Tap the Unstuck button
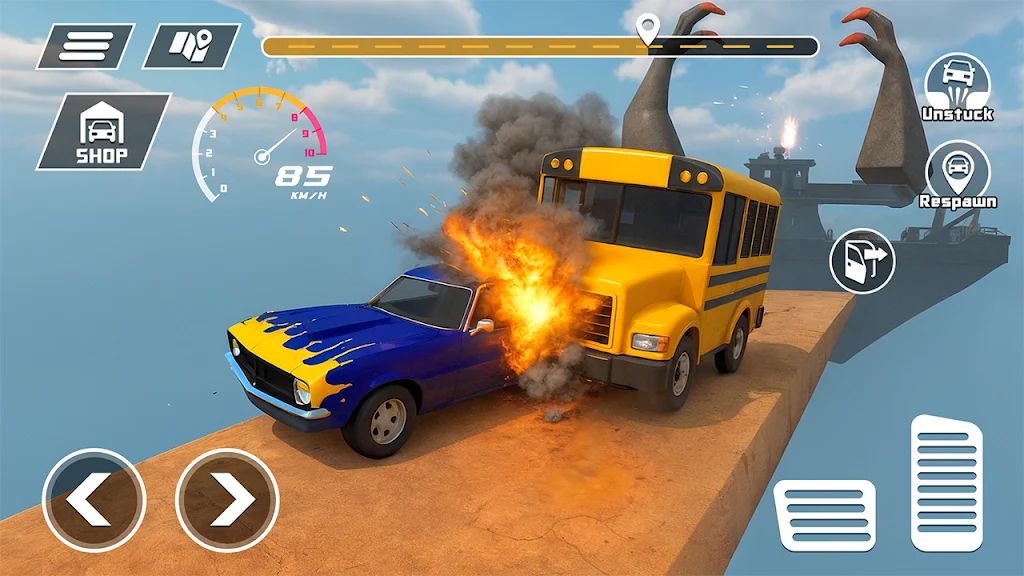The width and height of the screenshot is (1024, 576). click(x=957, y=85)
